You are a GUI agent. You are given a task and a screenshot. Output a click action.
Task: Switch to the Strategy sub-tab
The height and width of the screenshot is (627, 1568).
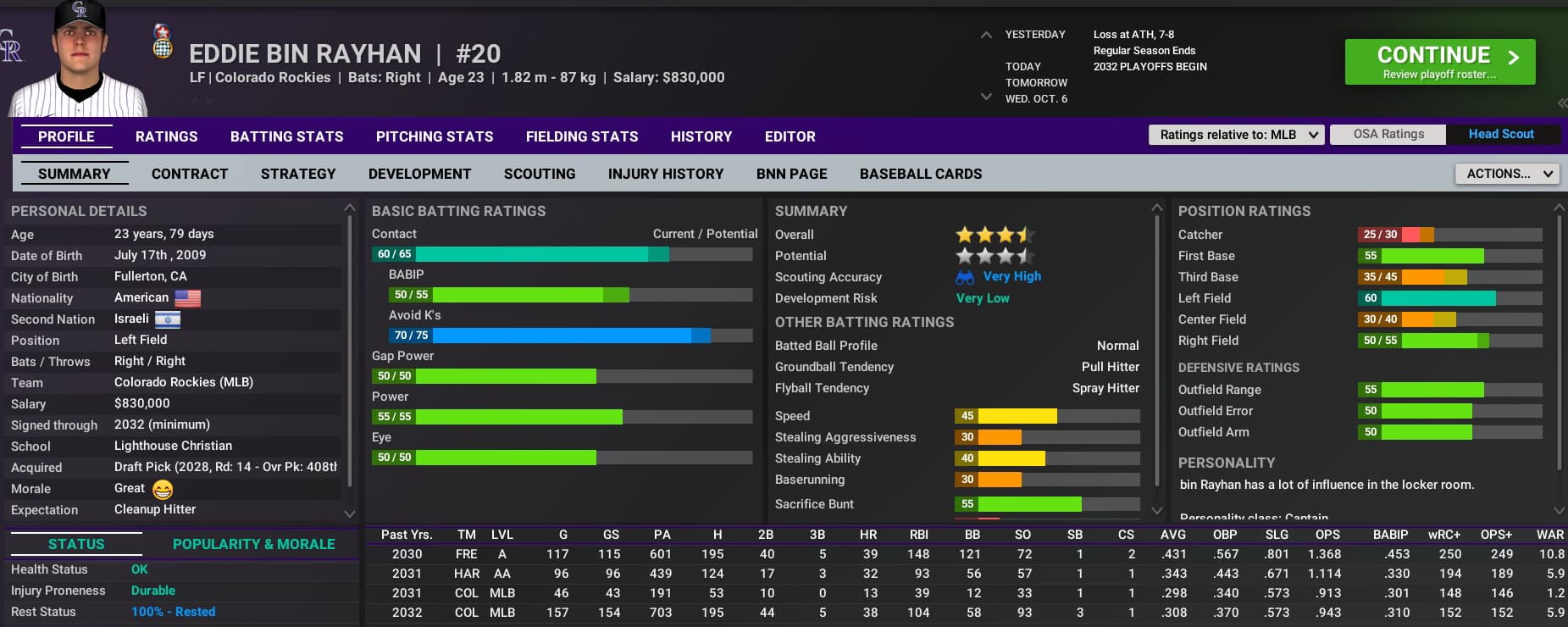pos(298,174)
